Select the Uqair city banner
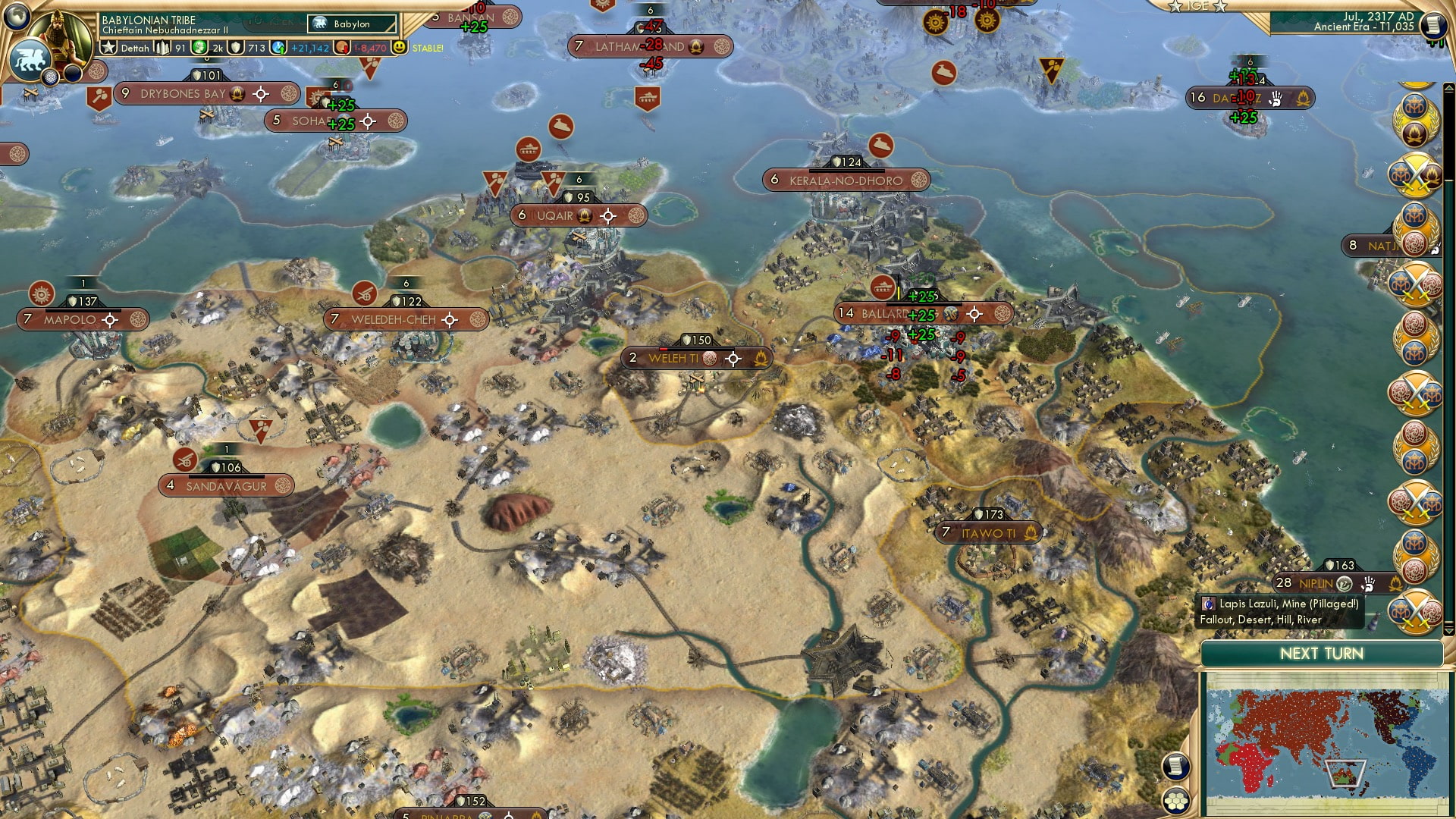The width and height of the screenshot is (1456, 819). [555, 216]
